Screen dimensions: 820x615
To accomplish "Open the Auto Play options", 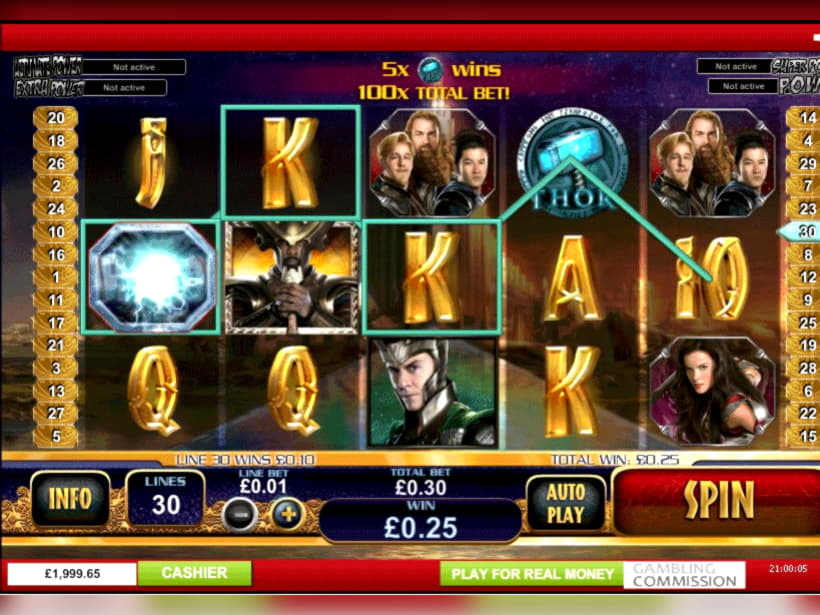I will (565, 503).
